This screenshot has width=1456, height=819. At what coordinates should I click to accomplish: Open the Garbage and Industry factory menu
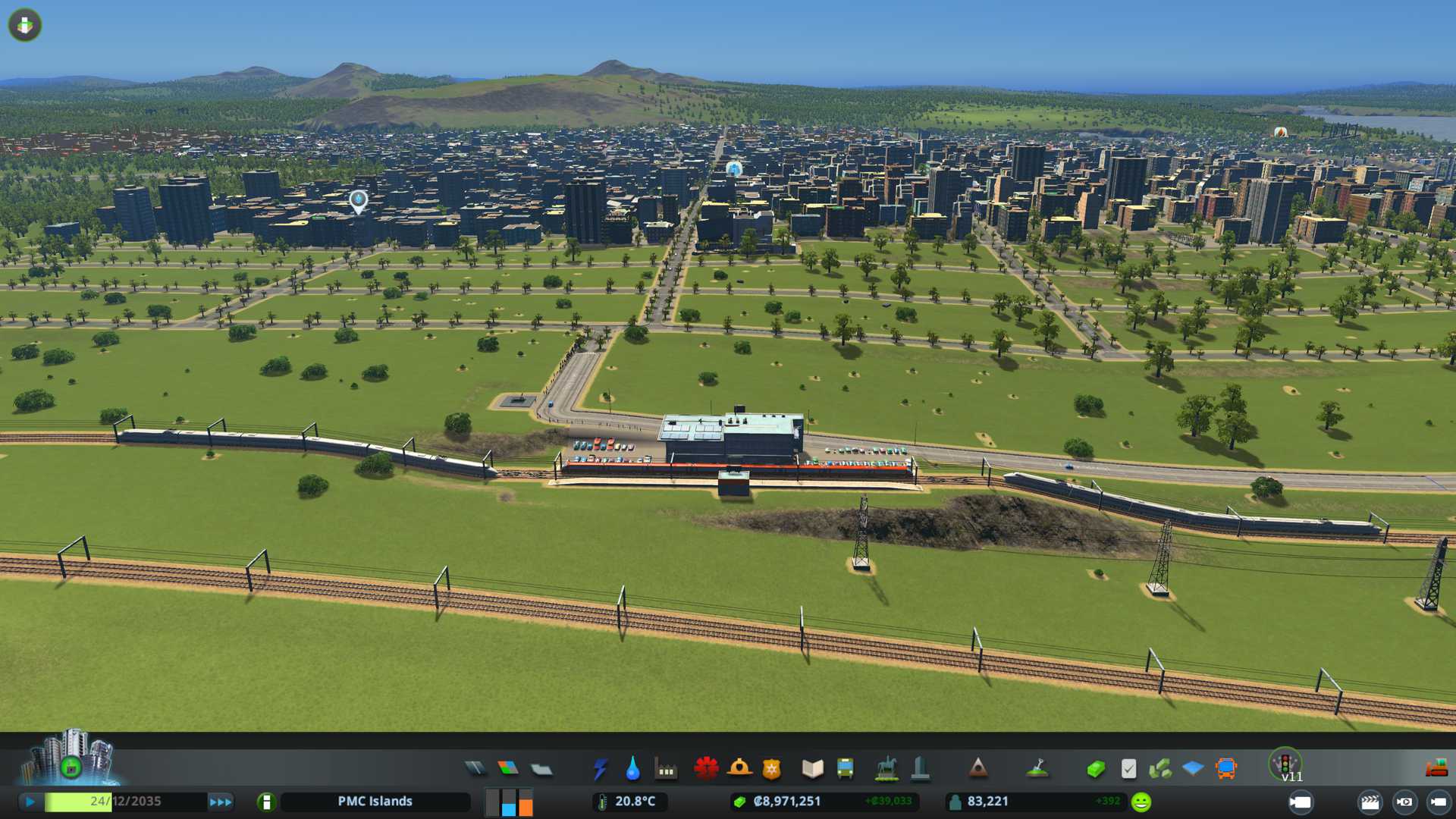point(666,769)
